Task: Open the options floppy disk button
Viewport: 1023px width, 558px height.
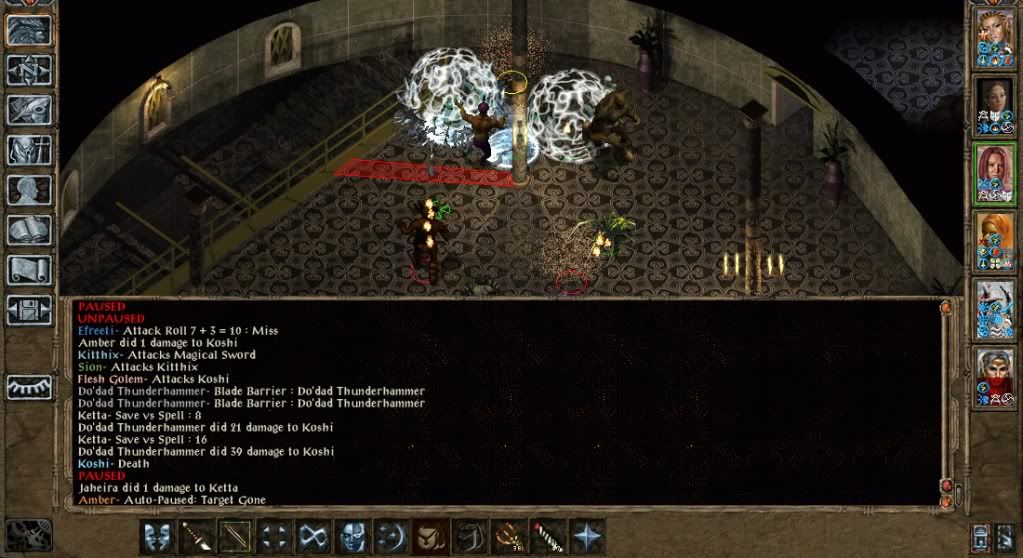Action: (29, 310)
